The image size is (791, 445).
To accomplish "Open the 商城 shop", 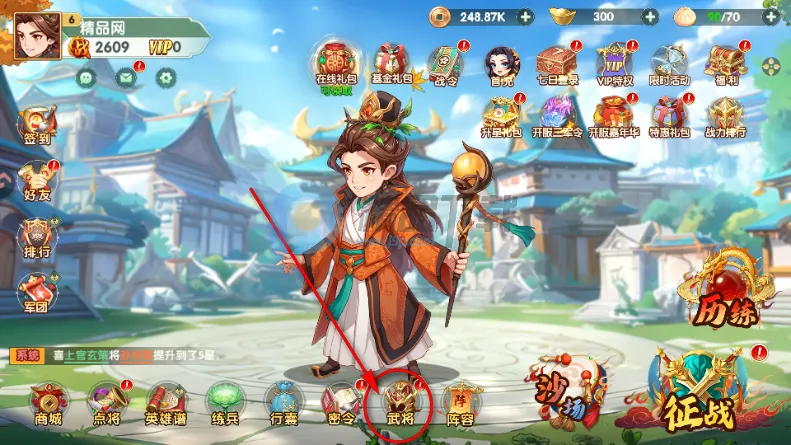I will [x=48, y=404].
